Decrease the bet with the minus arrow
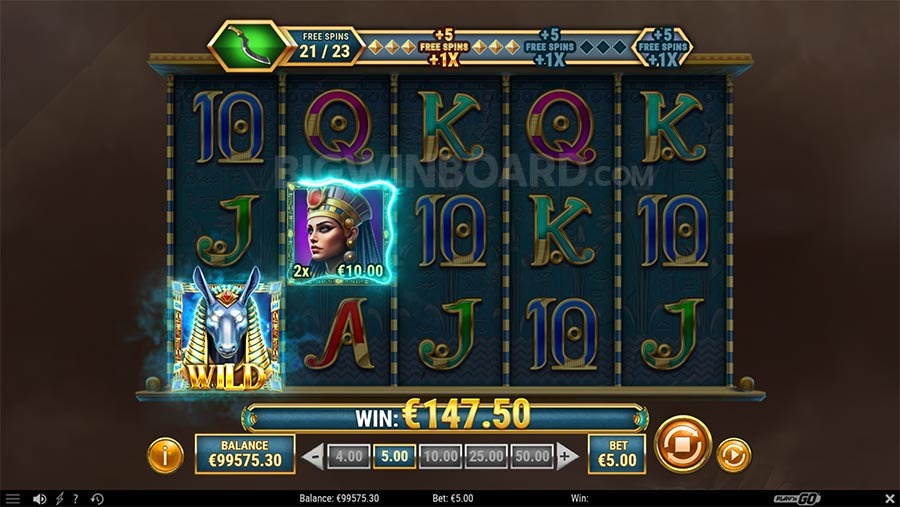 tap(313, 457)
